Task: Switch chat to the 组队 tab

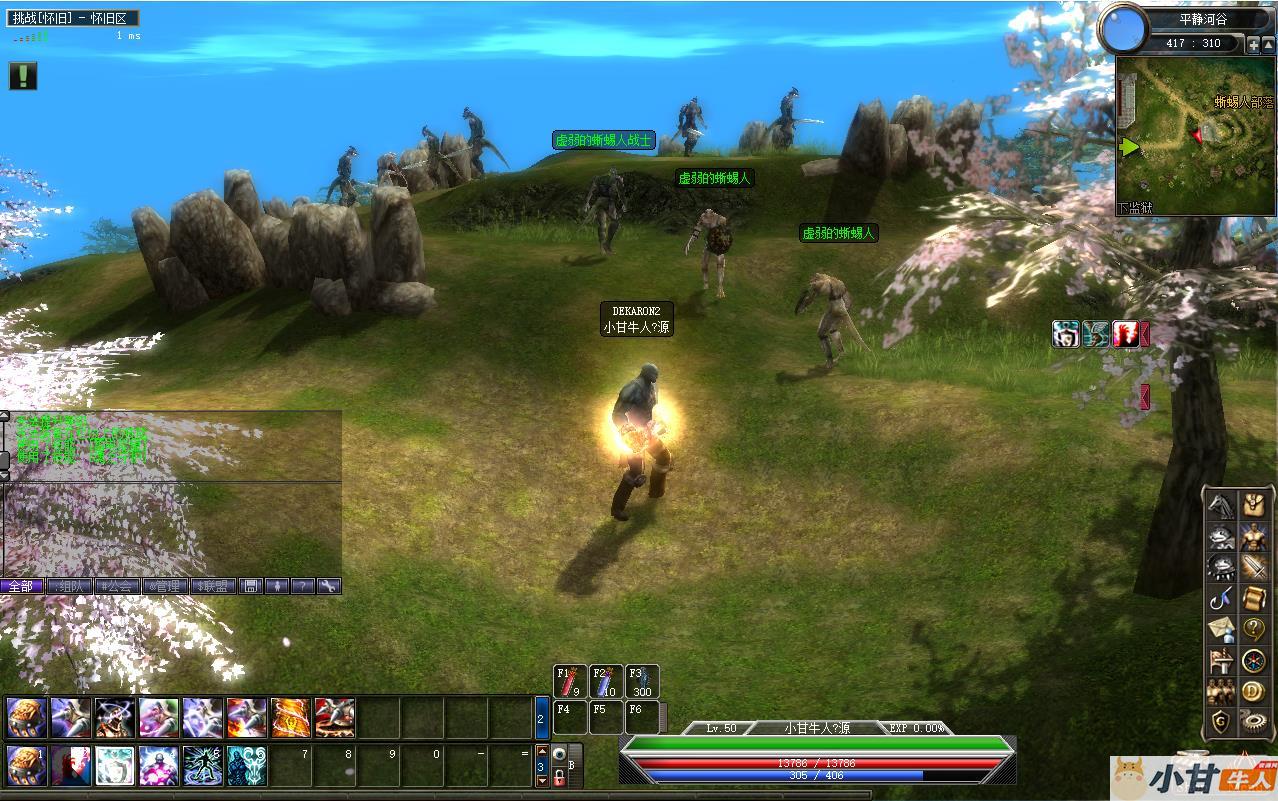Action: pos(69,586)
